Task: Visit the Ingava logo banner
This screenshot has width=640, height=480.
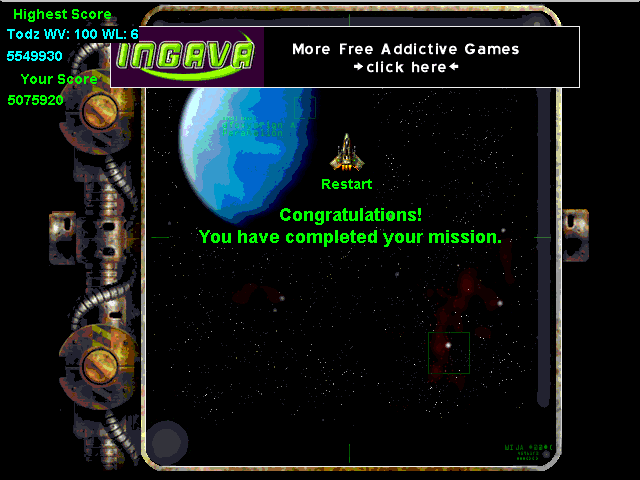Action: 188,56
